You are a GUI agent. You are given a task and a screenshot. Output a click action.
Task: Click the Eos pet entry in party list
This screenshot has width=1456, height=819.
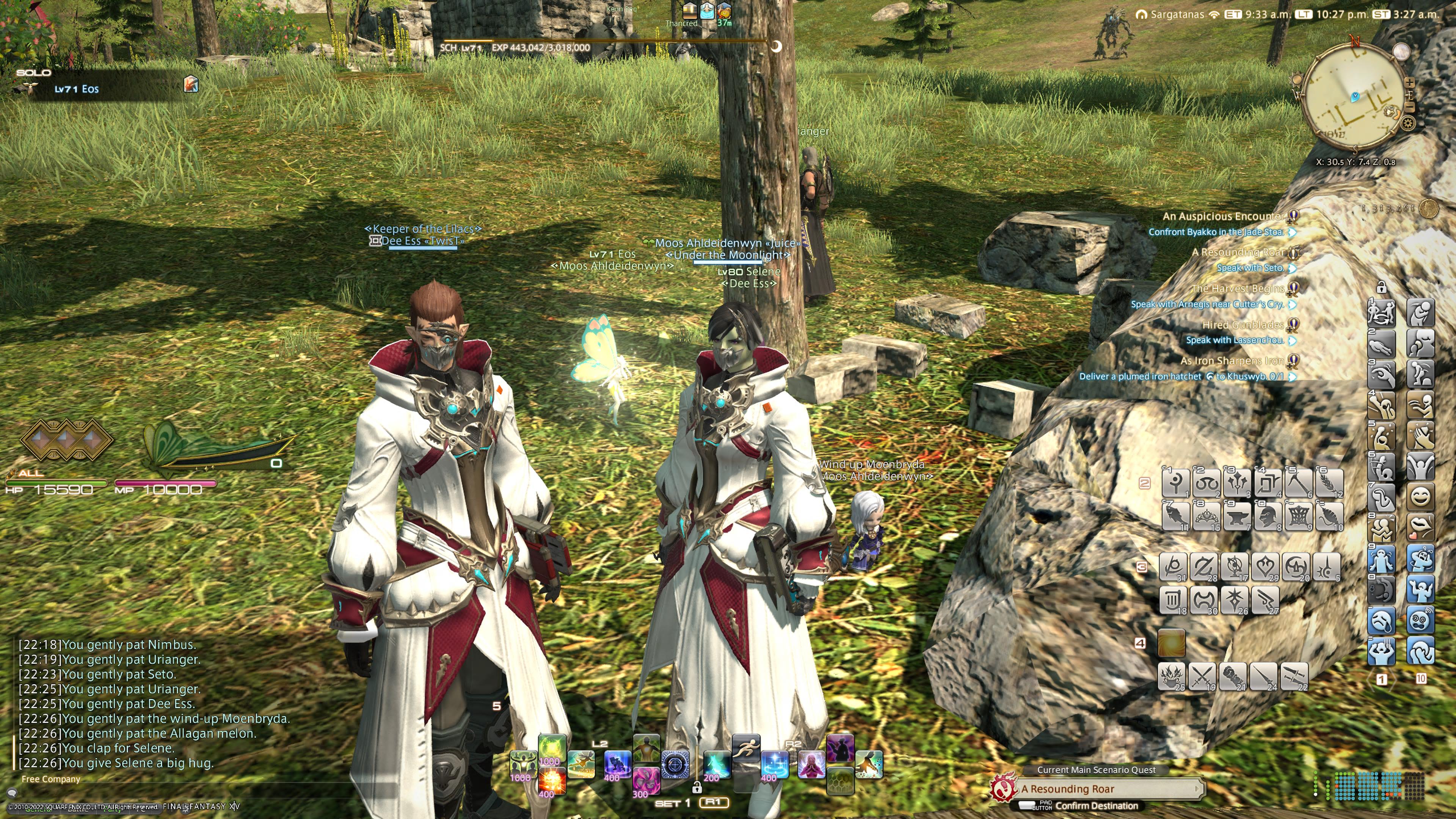pos(76,89)
